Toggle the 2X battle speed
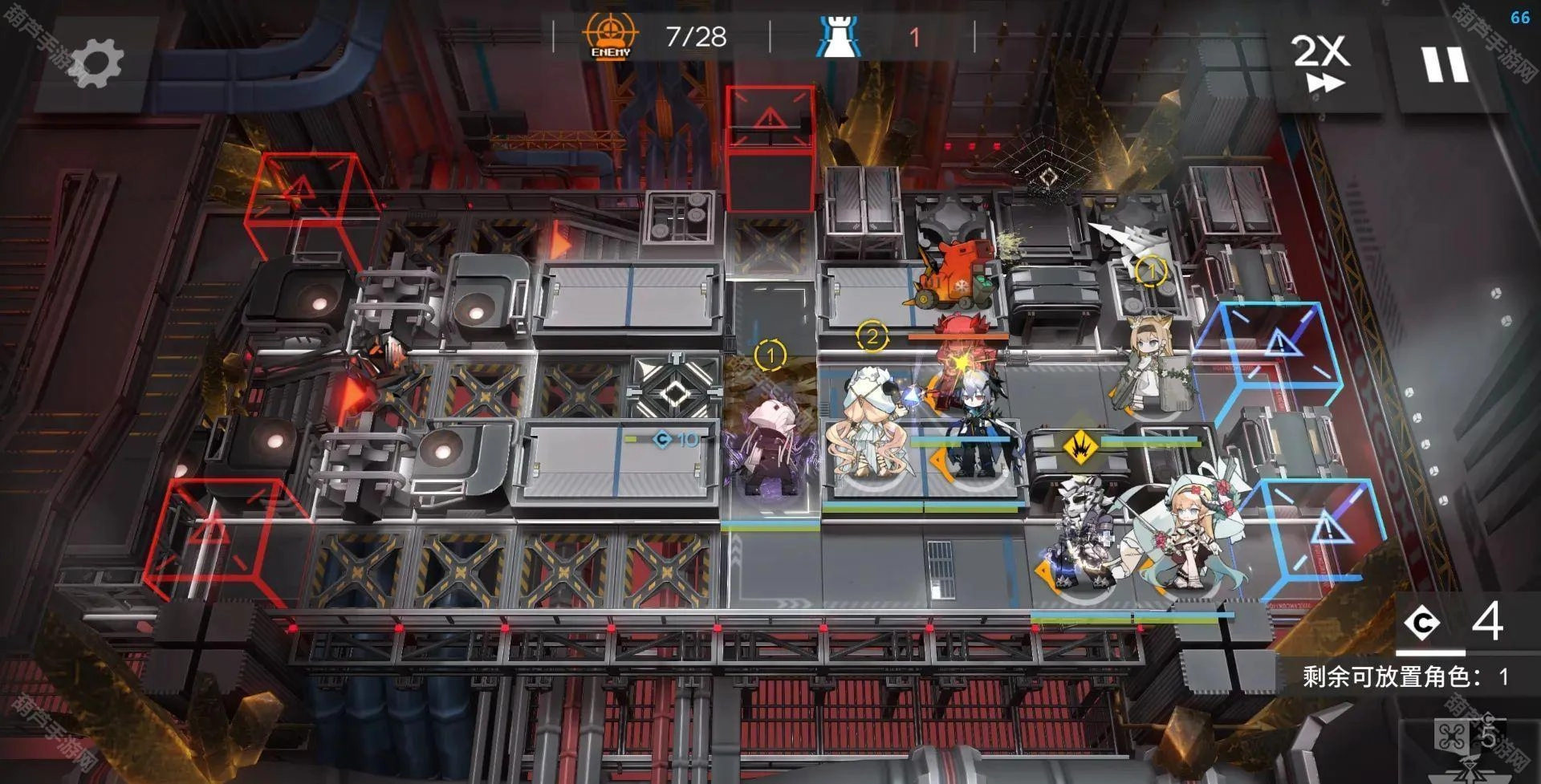Screen dimensions: 1541x784 coord(1320,63)
